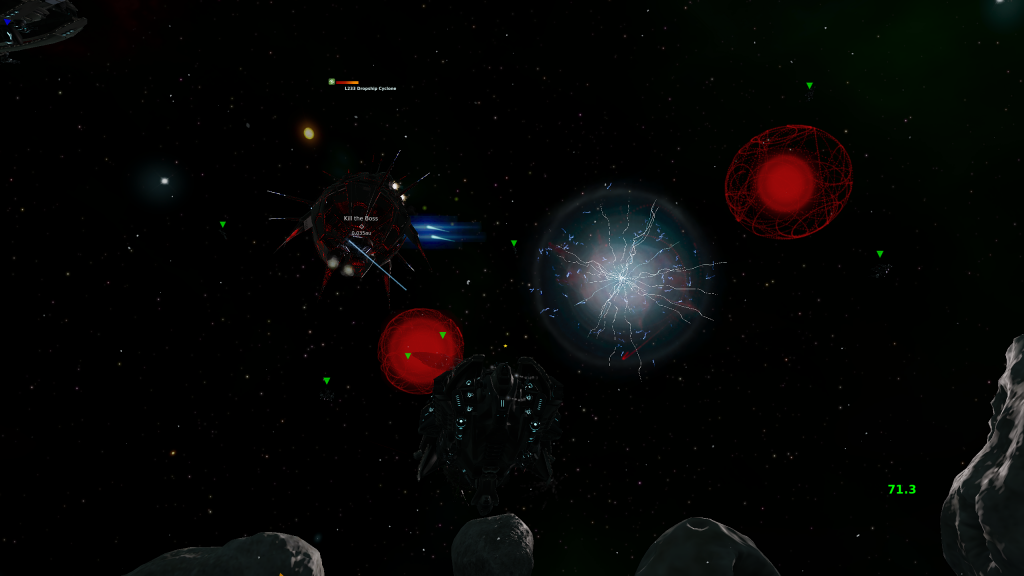
Task: Click the green icon beside Dropship Cyclone's bar
Action: coord(331,82)
